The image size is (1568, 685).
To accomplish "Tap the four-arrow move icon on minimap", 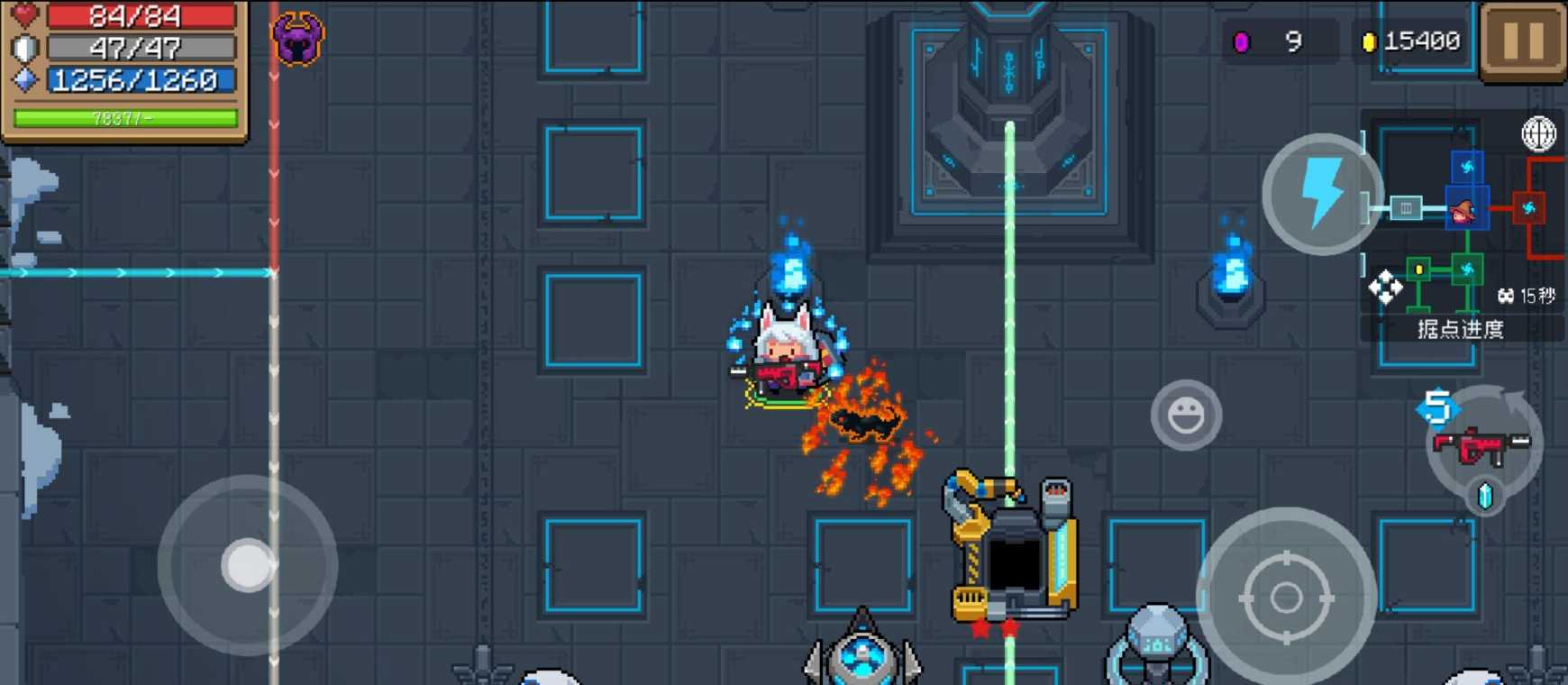I will click(1385, 288).
